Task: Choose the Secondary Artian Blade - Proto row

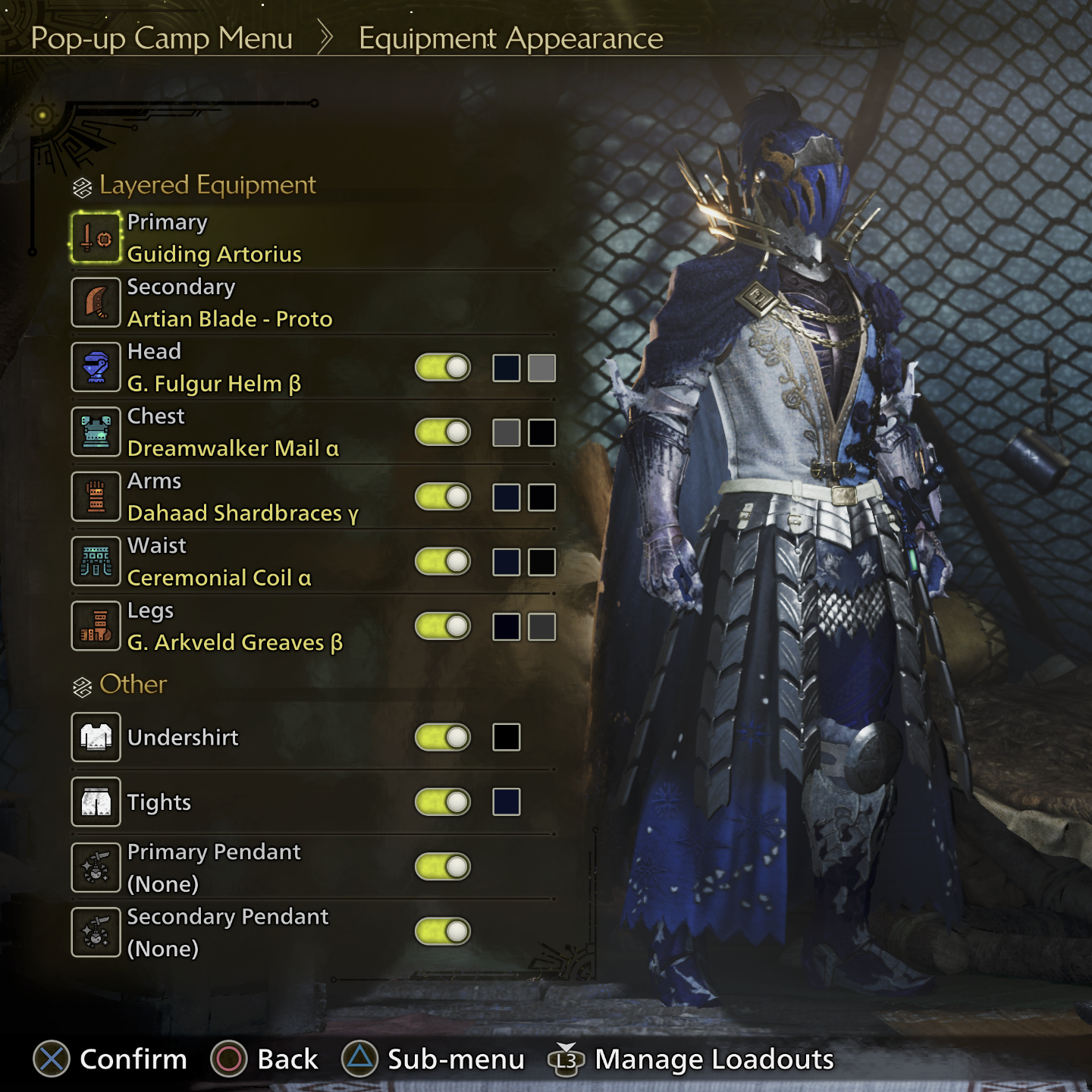Action: click(x=229, y=303)
